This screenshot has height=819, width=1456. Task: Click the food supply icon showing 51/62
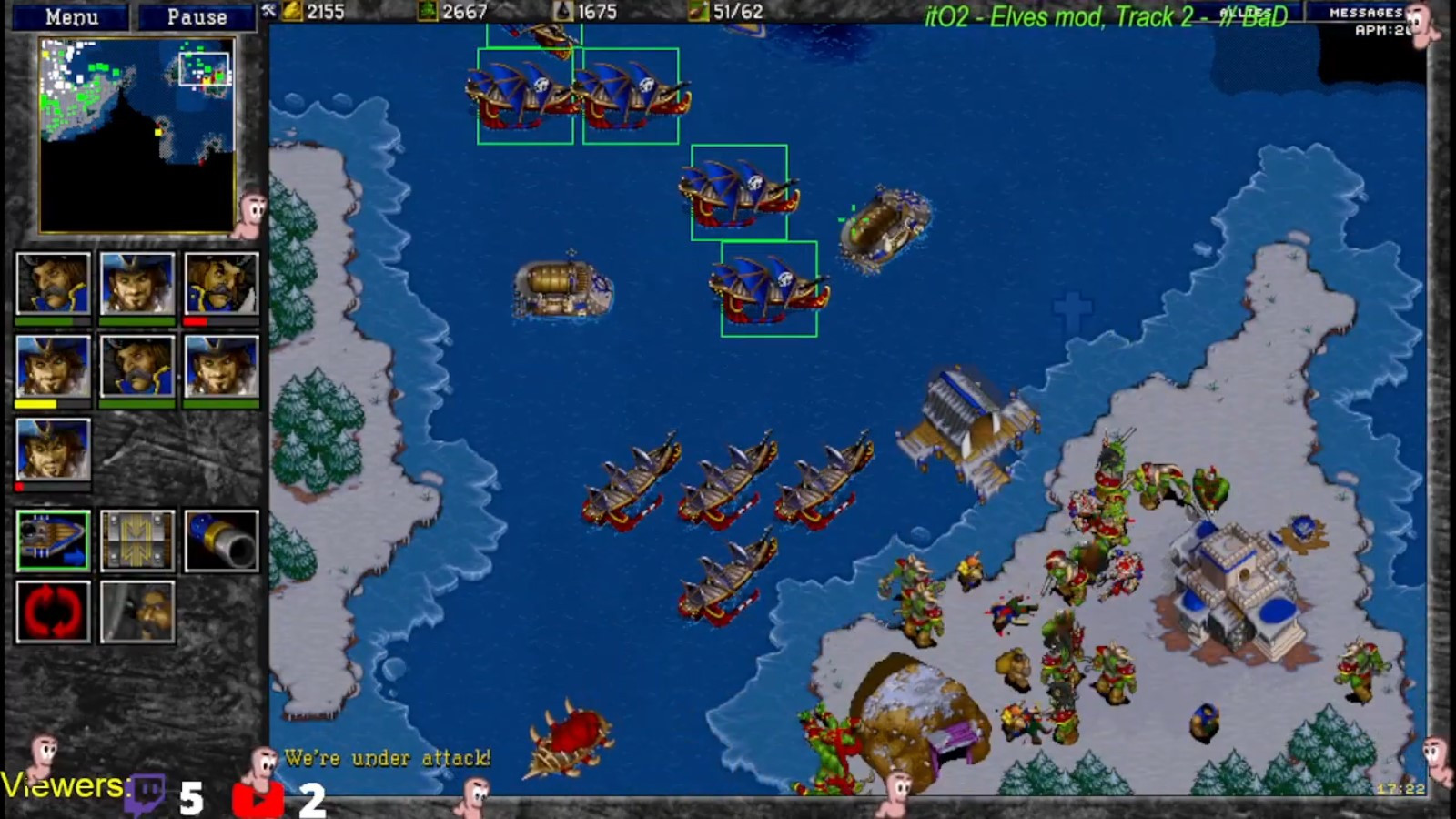coord(695,13)
